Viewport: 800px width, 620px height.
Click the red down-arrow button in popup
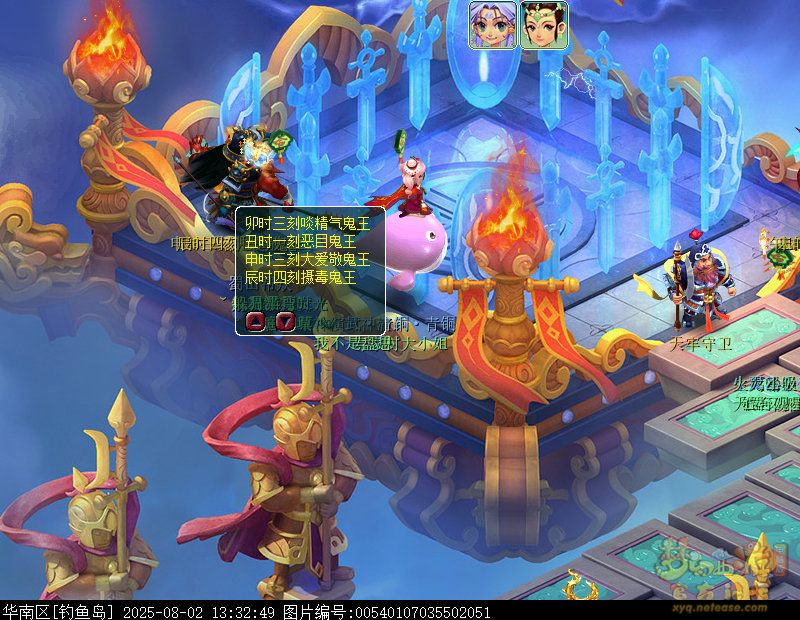coord(284,321)
